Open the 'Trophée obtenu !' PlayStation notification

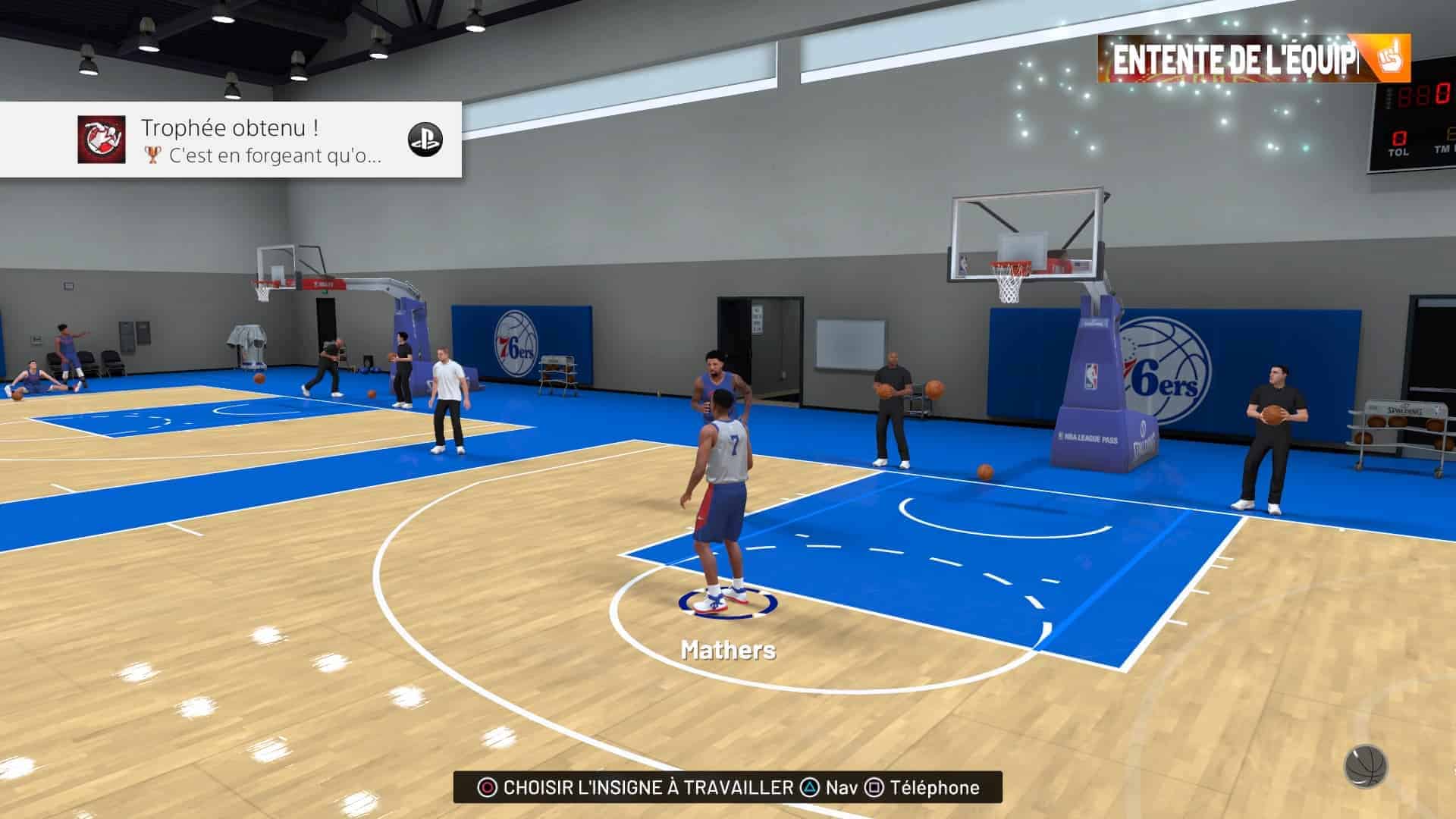[x=231, y=140]
